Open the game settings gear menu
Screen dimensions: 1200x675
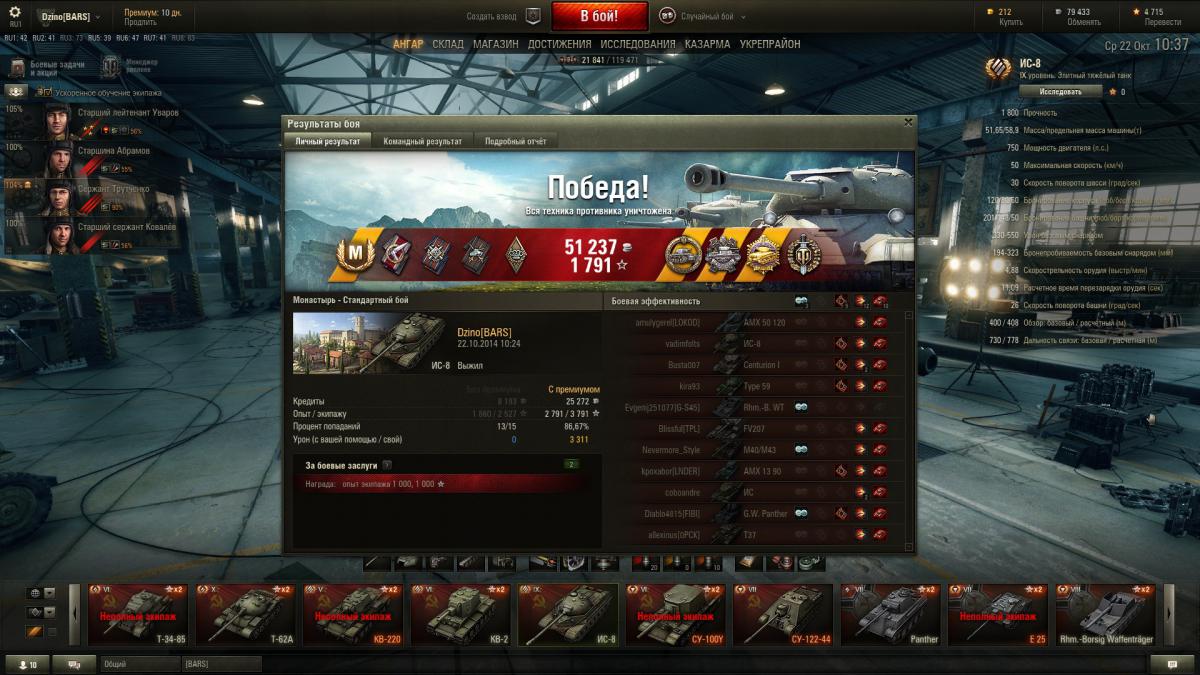coord(15,12)
